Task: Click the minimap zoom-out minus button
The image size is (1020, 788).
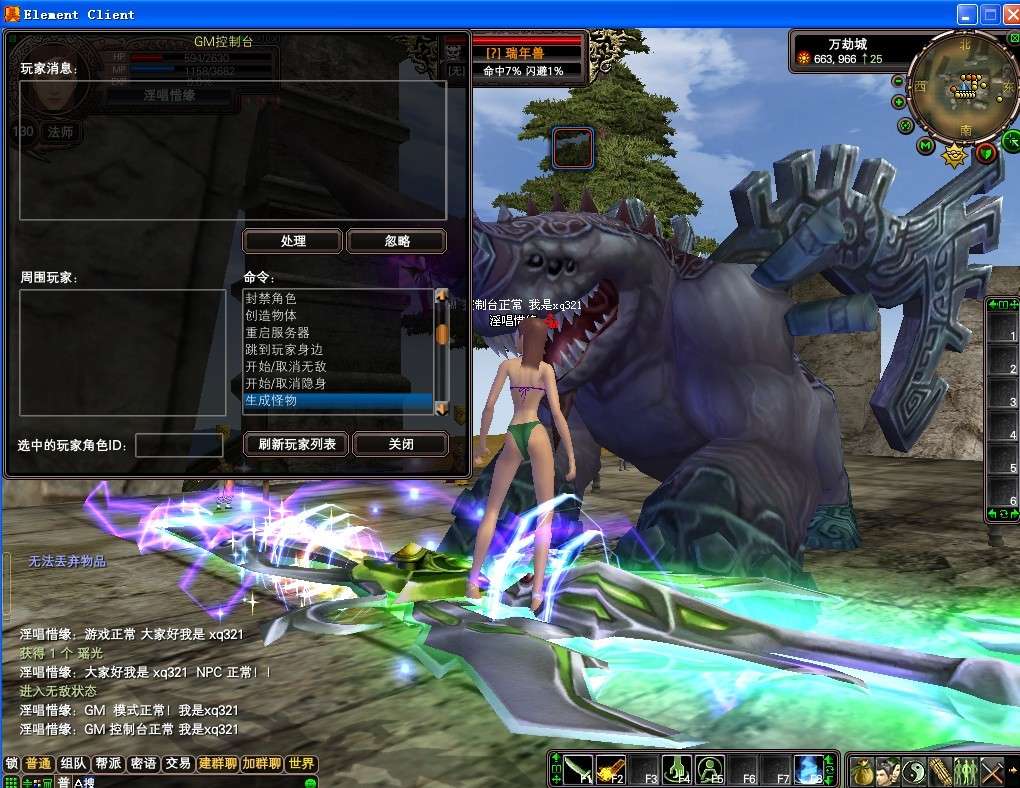Action: pos(898,81)
